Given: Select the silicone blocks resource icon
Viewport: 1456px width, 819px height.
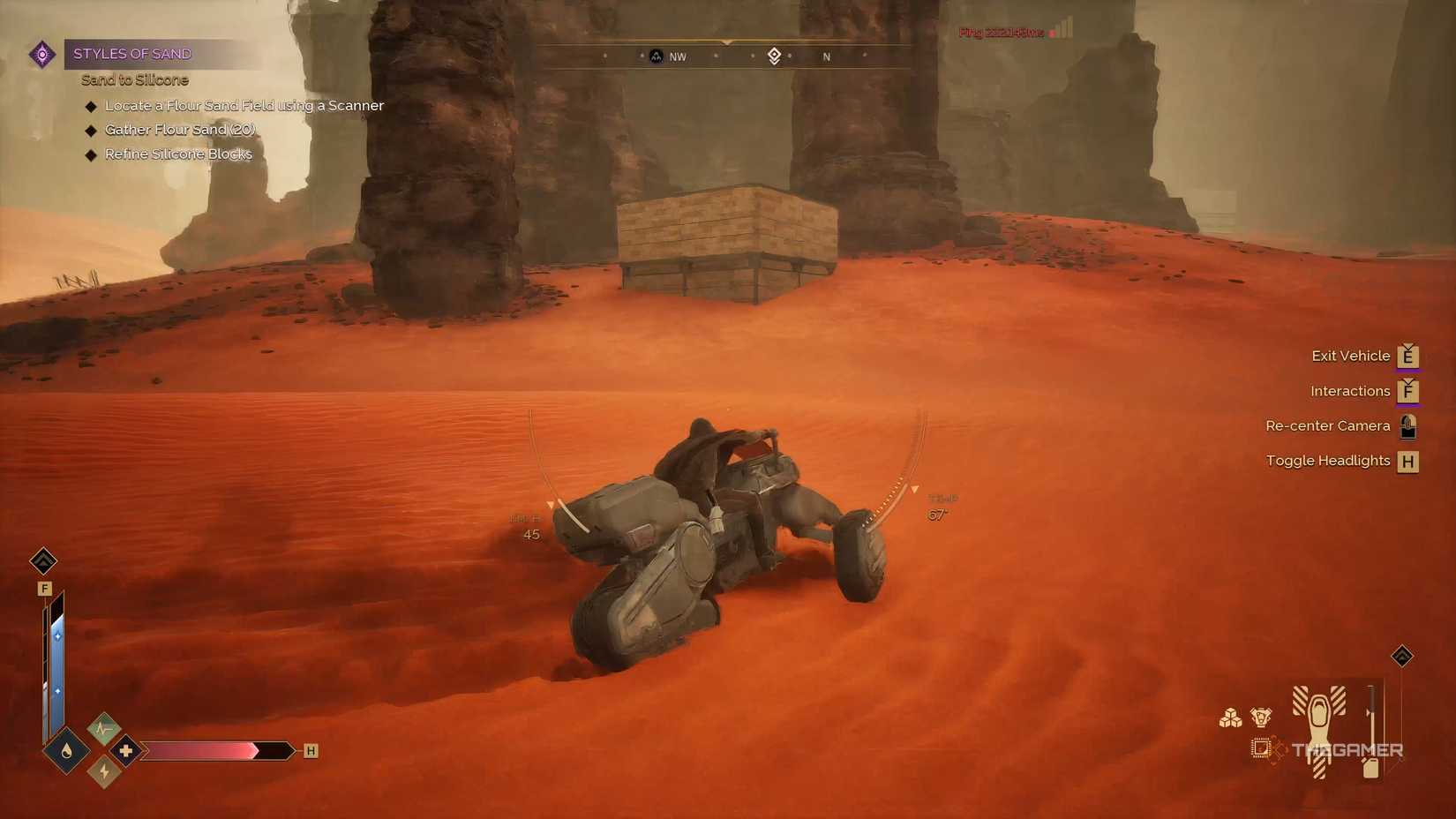Looking at the screenshot, I should pos(1229,718).
